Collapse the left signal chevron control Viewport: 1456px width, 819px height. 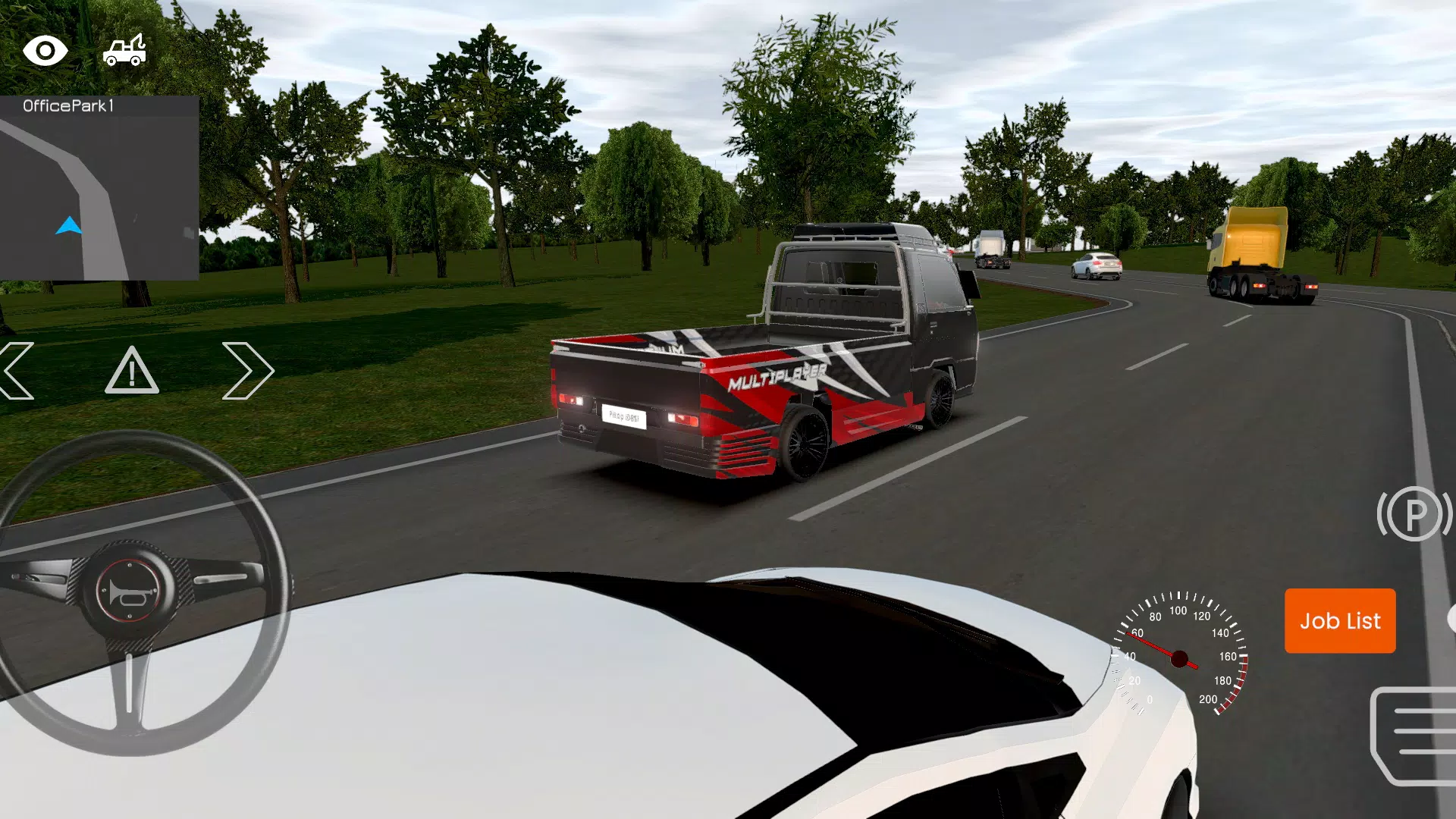click(x=17, y=371)
